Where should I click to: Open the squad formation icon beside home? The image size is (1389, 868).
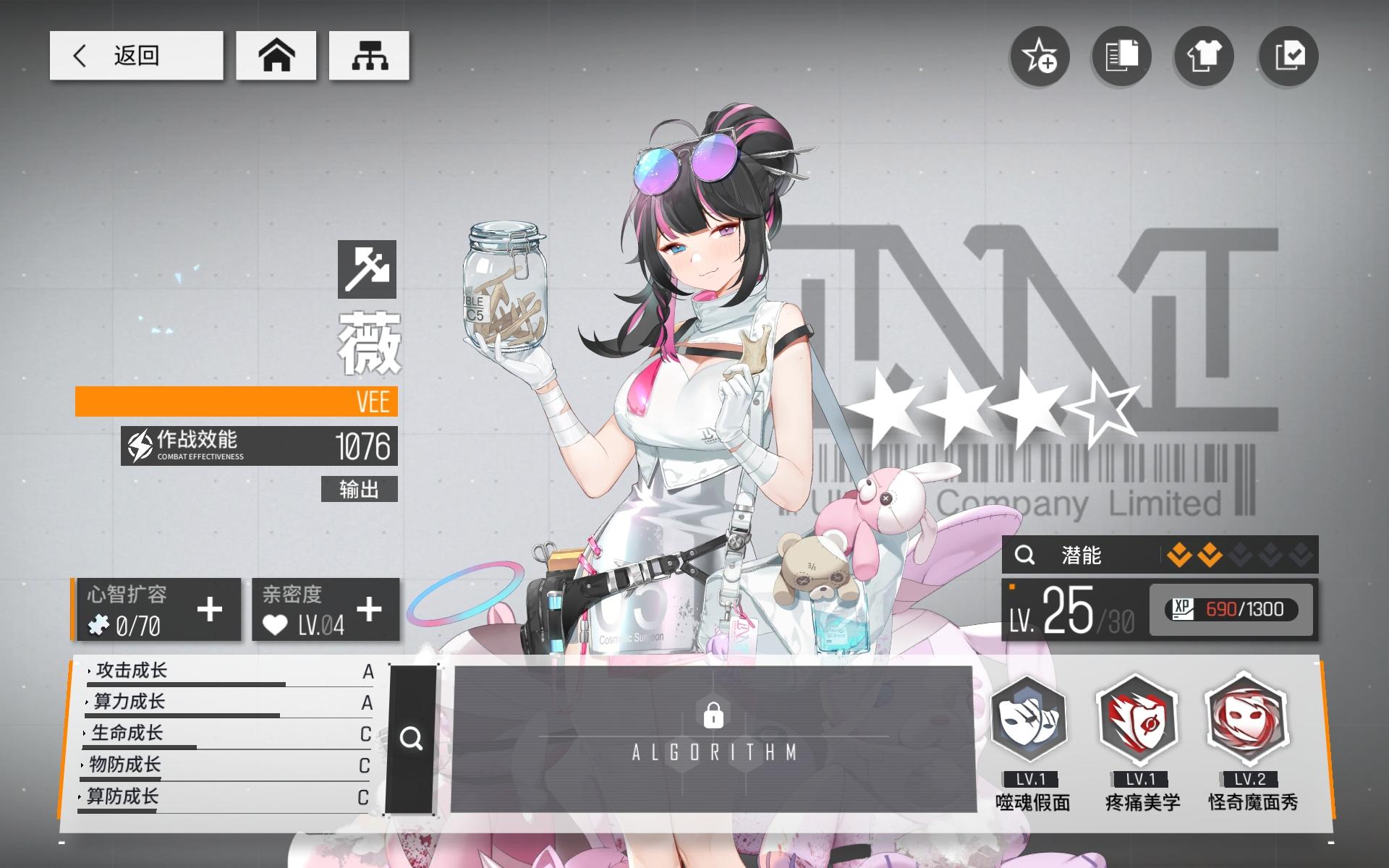(370, 55)
